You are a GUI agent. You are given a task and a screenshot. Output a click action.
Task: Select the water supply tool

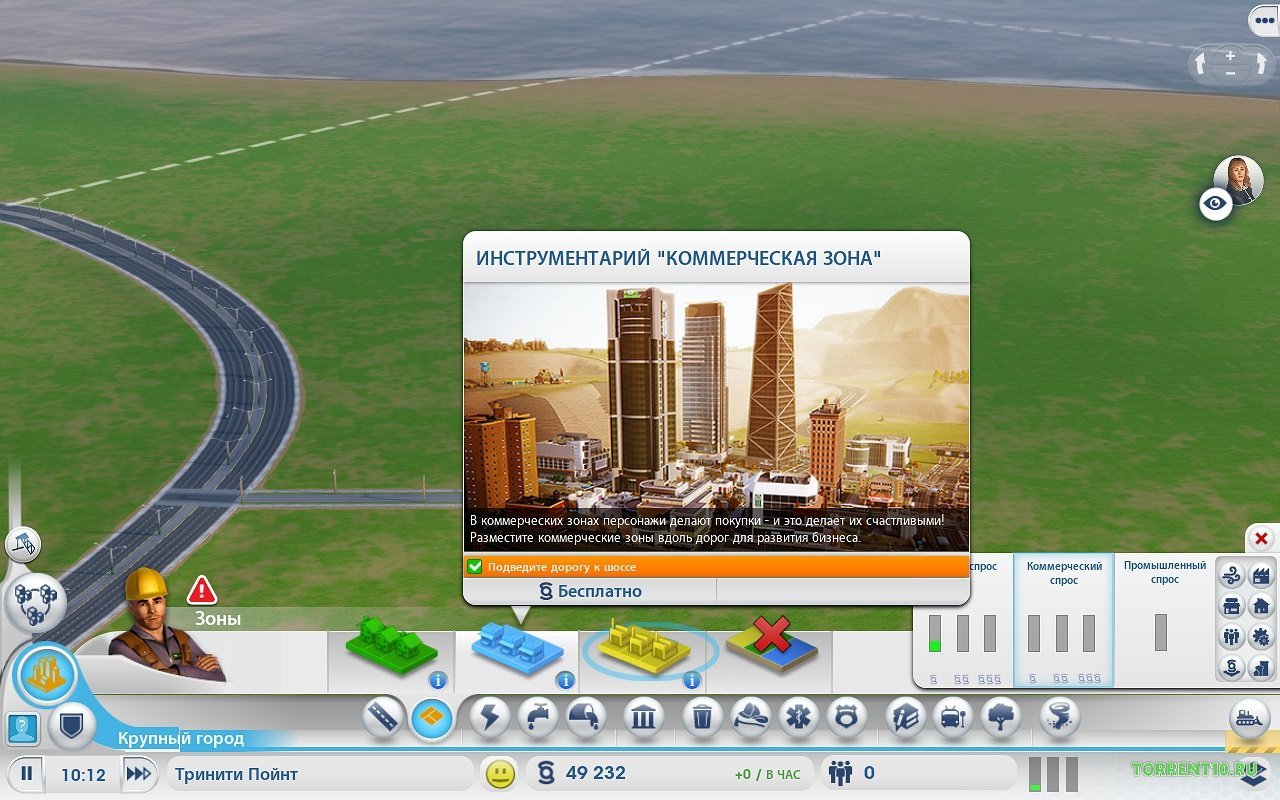click(535, 715)
